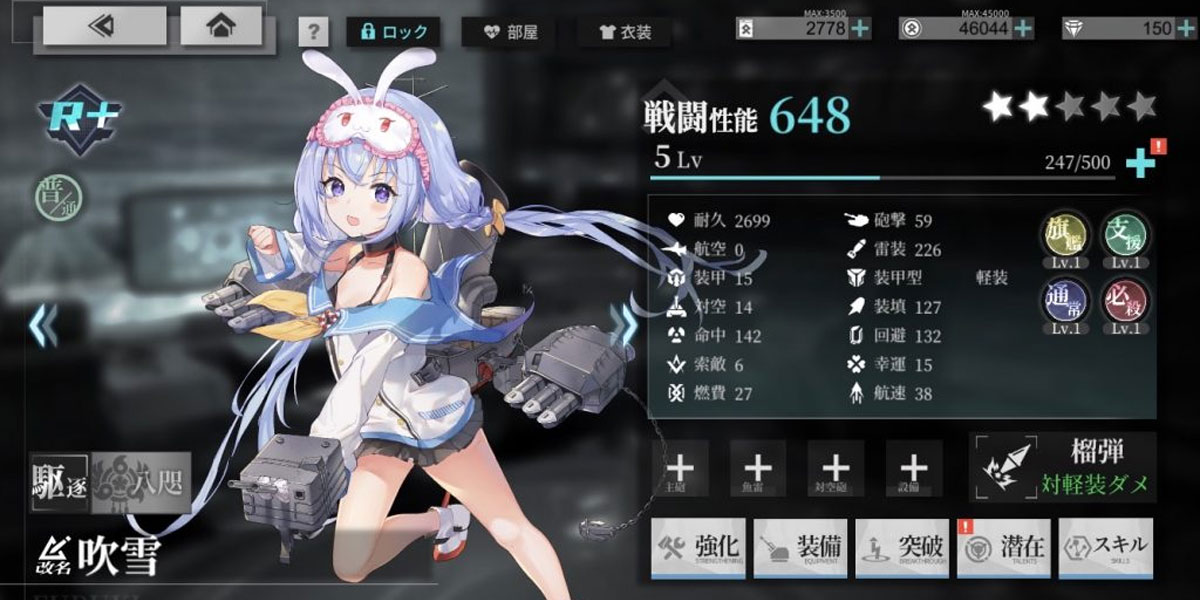Add more of the 150 gem currency

click(1186, 29)
